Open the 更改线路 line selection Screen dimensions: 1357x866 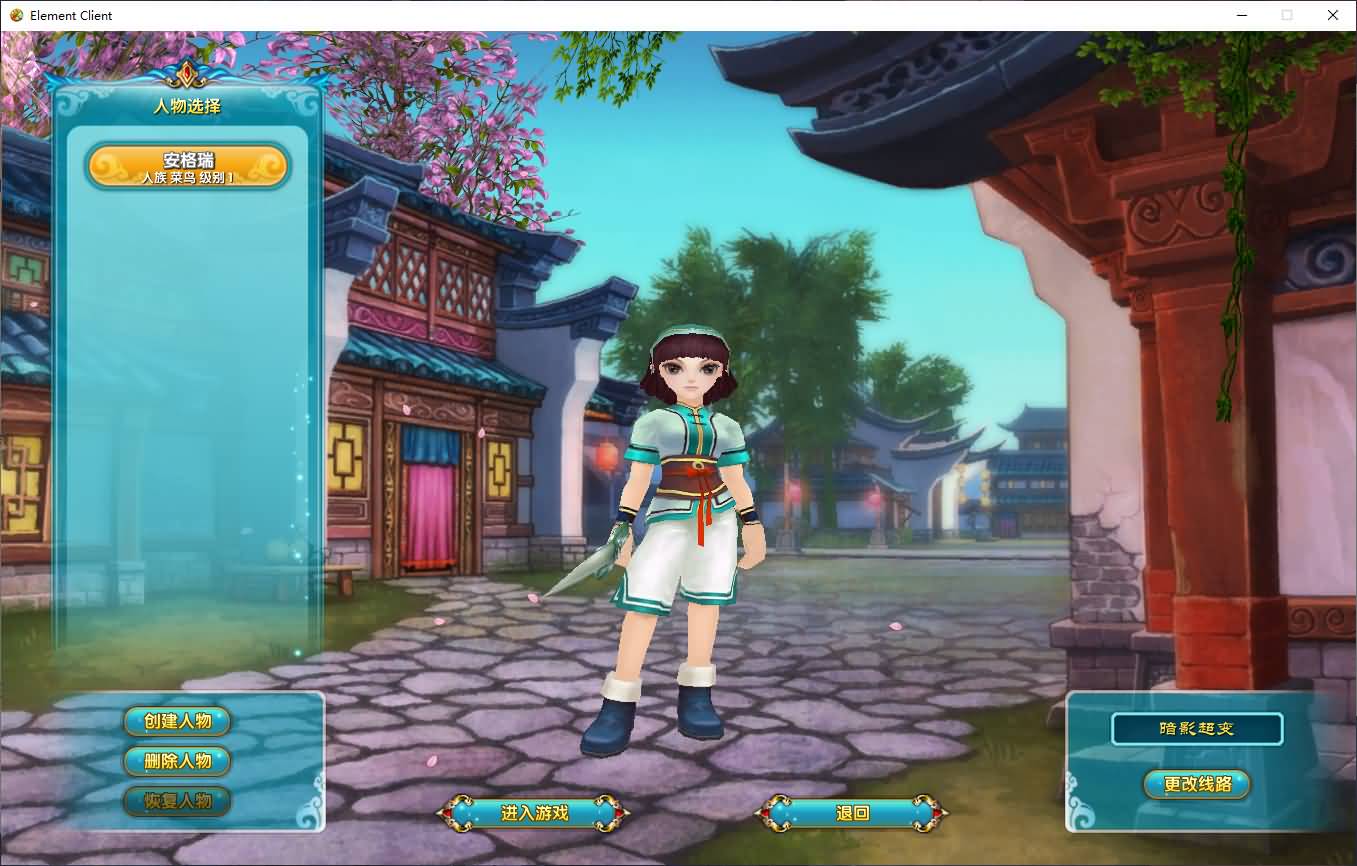(1197, 786)
